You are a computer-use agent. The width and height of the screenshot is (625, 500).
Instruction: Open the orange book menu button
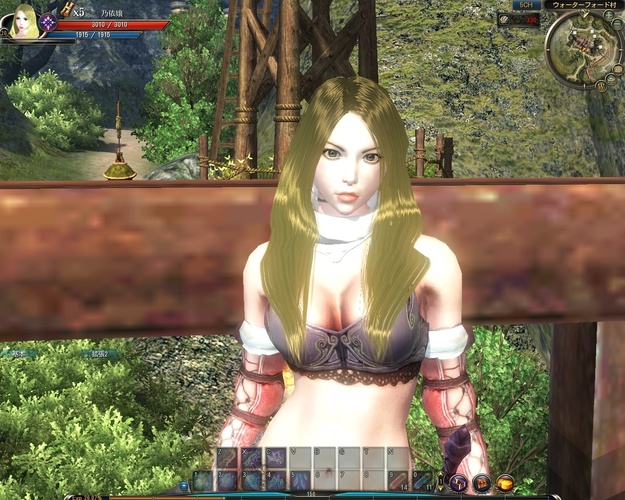(482, 482)
